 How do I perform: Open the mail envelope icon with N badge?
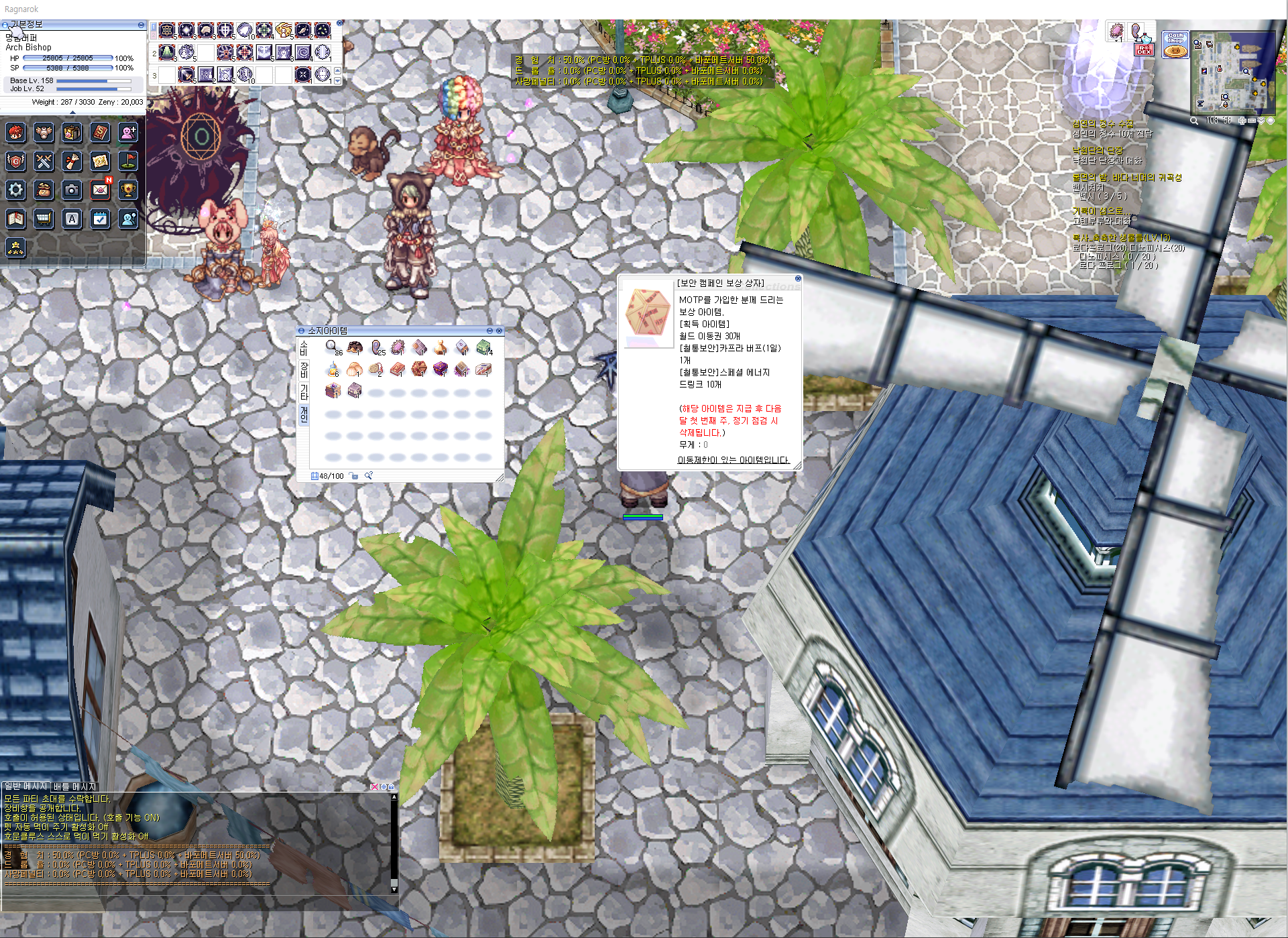pos(100,190)
